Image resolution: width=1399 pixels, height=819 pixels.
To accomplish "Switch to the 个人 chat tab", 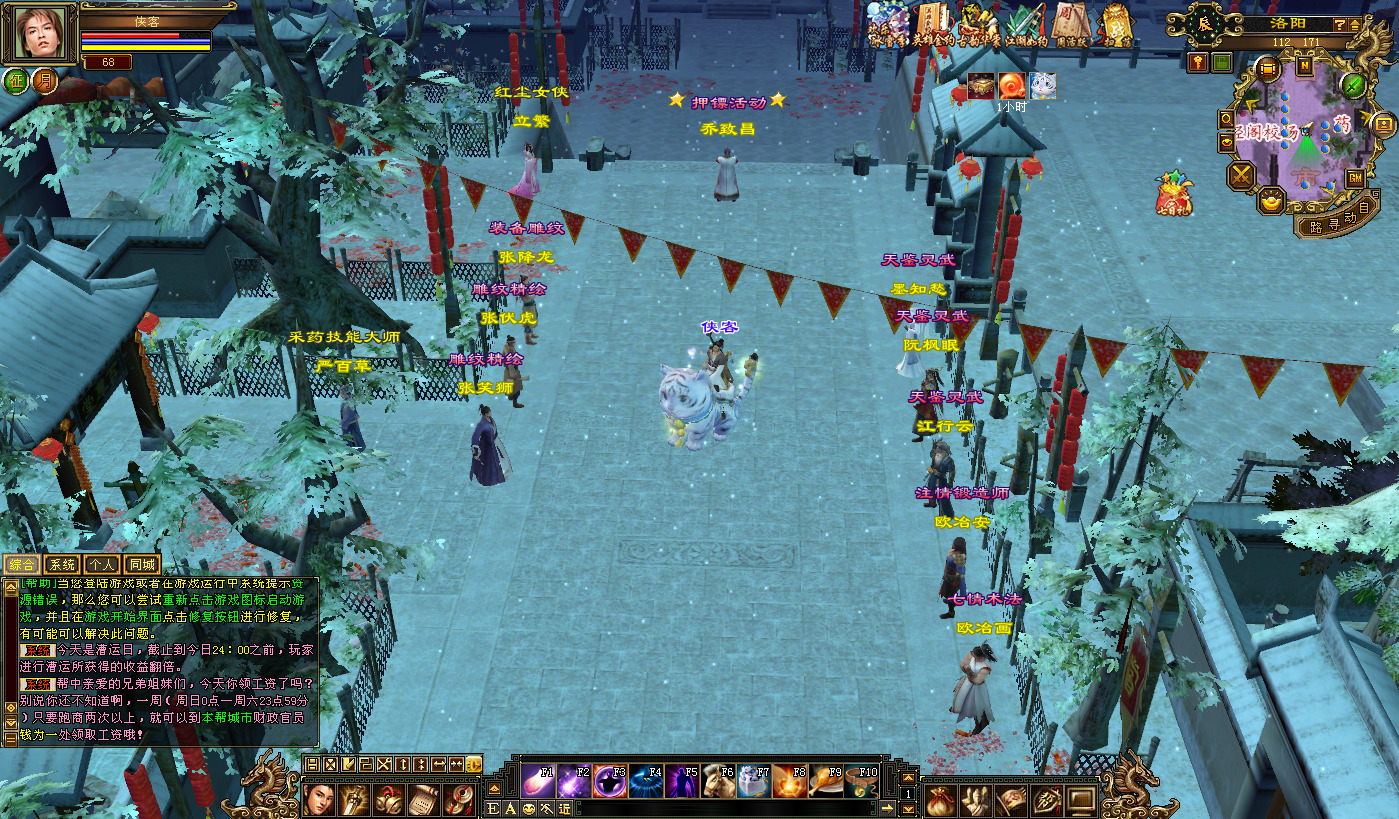I will 101,565.
